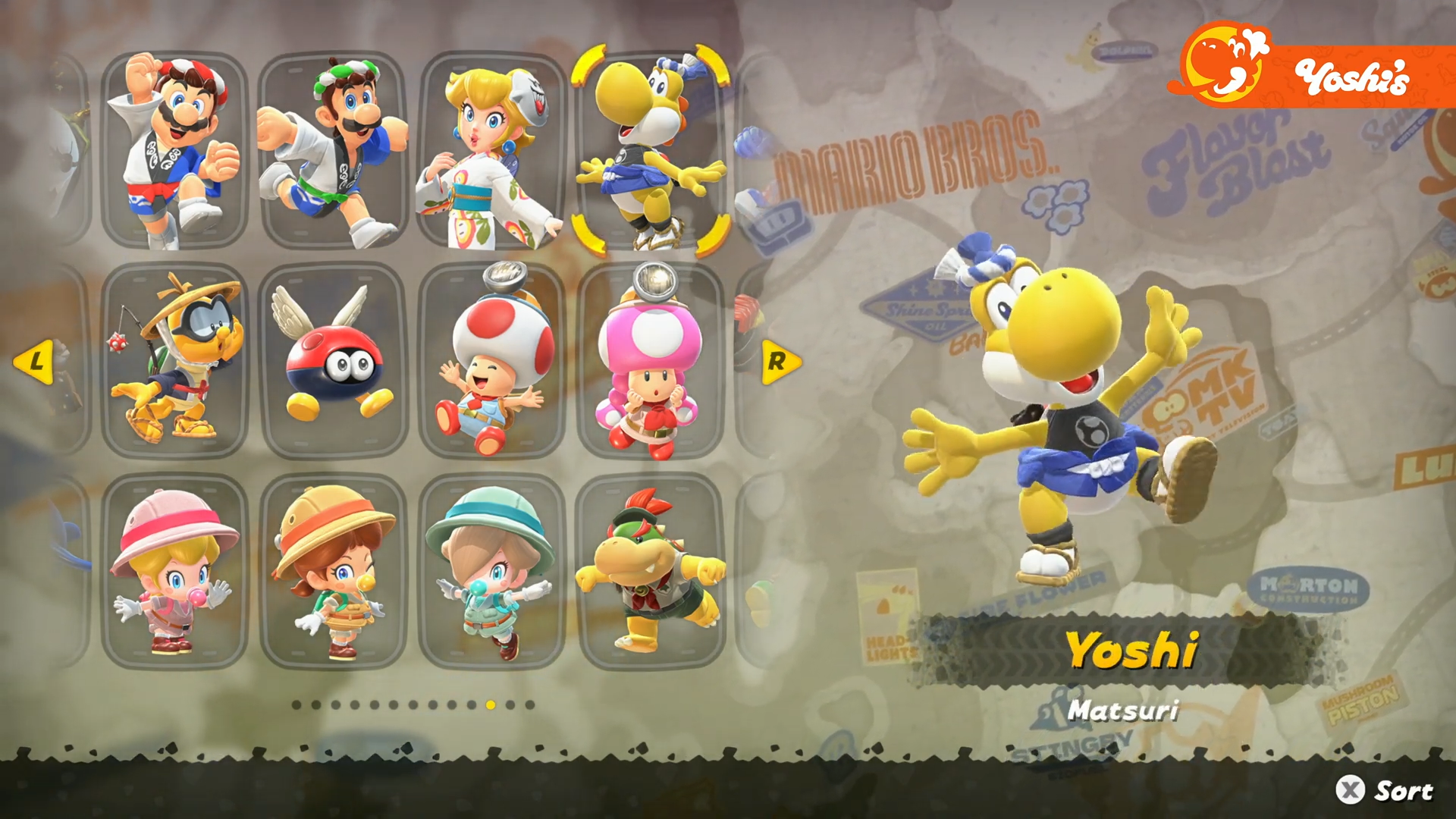Viewport: 1456px width, 819px height.
Task: Pick Peach wearing the floral kimono
Action: [491, 150]
